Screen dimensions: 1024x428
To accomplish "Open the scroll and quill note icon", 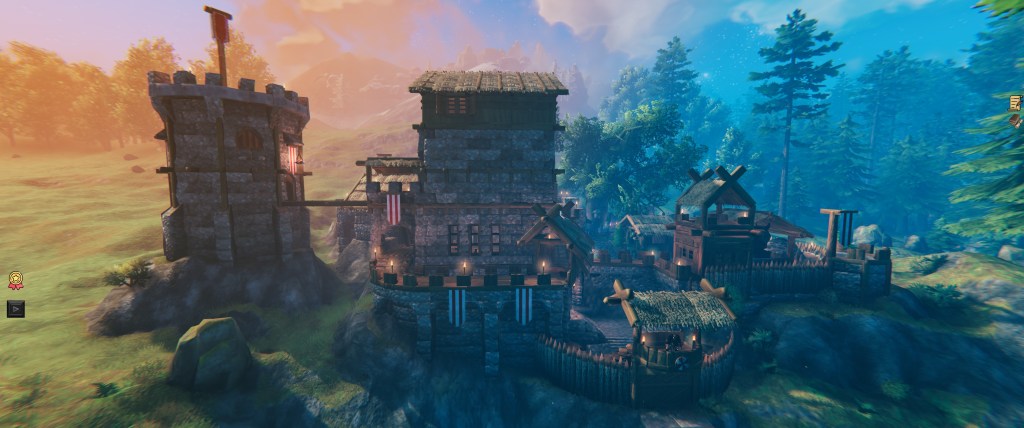I will coord(1016,102).
